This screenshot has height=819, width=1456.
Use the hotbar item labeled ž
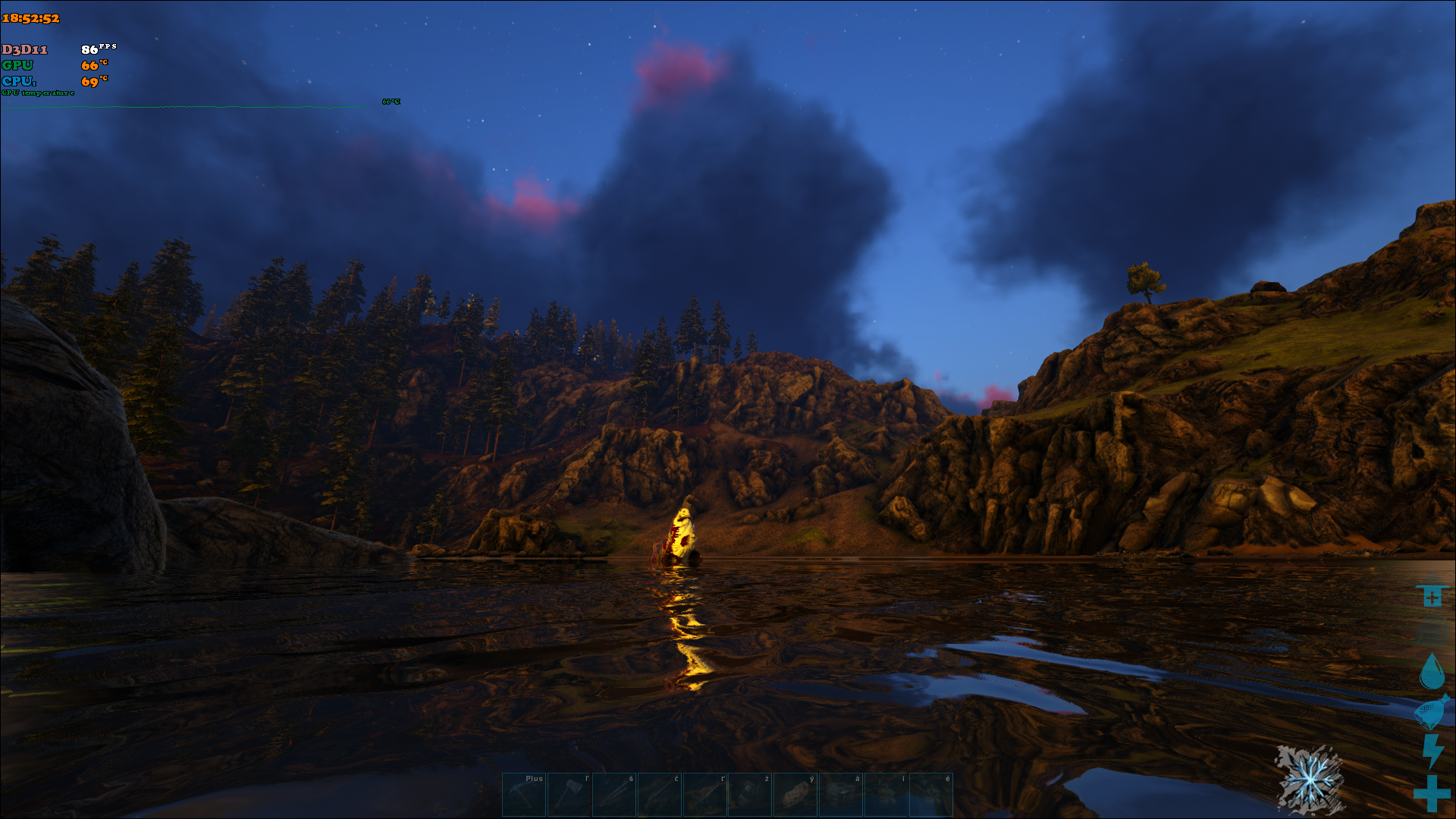(x=750, y=794)
